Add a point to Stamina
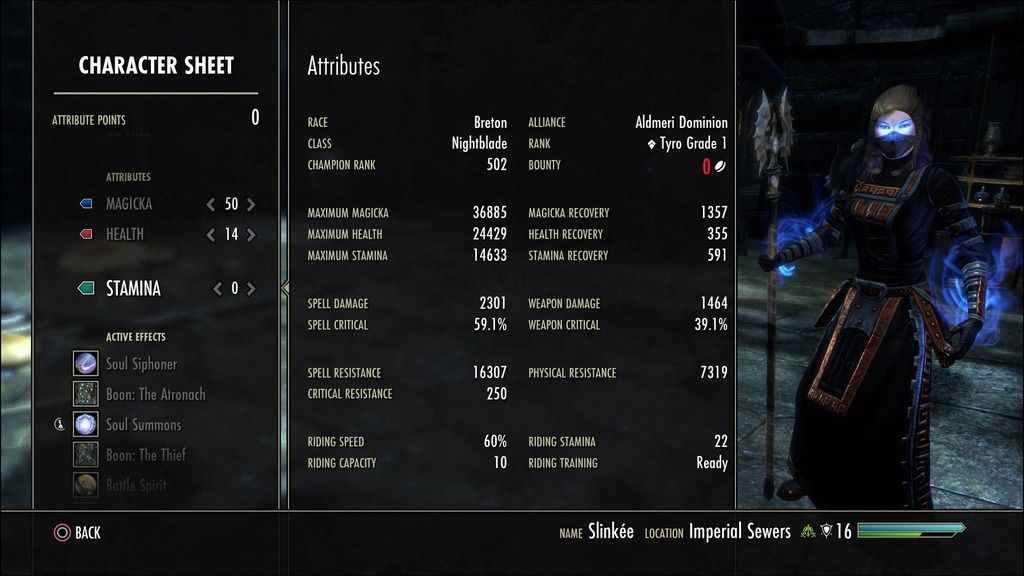The image size is (1024, 576). (x=251, y=289)
